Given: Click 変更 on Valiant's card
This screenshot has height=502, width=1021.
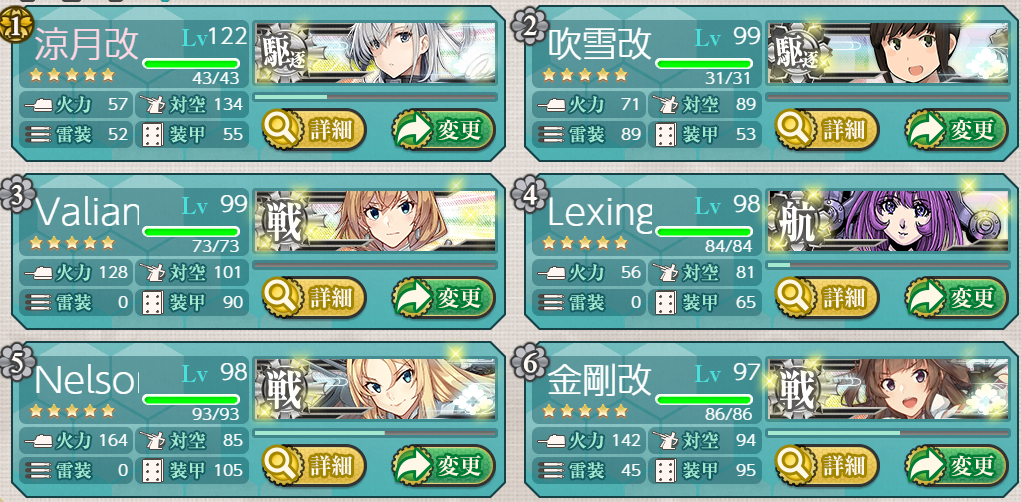Looking at the screenshot, I should pyautogui.click(x=442, y=297).
